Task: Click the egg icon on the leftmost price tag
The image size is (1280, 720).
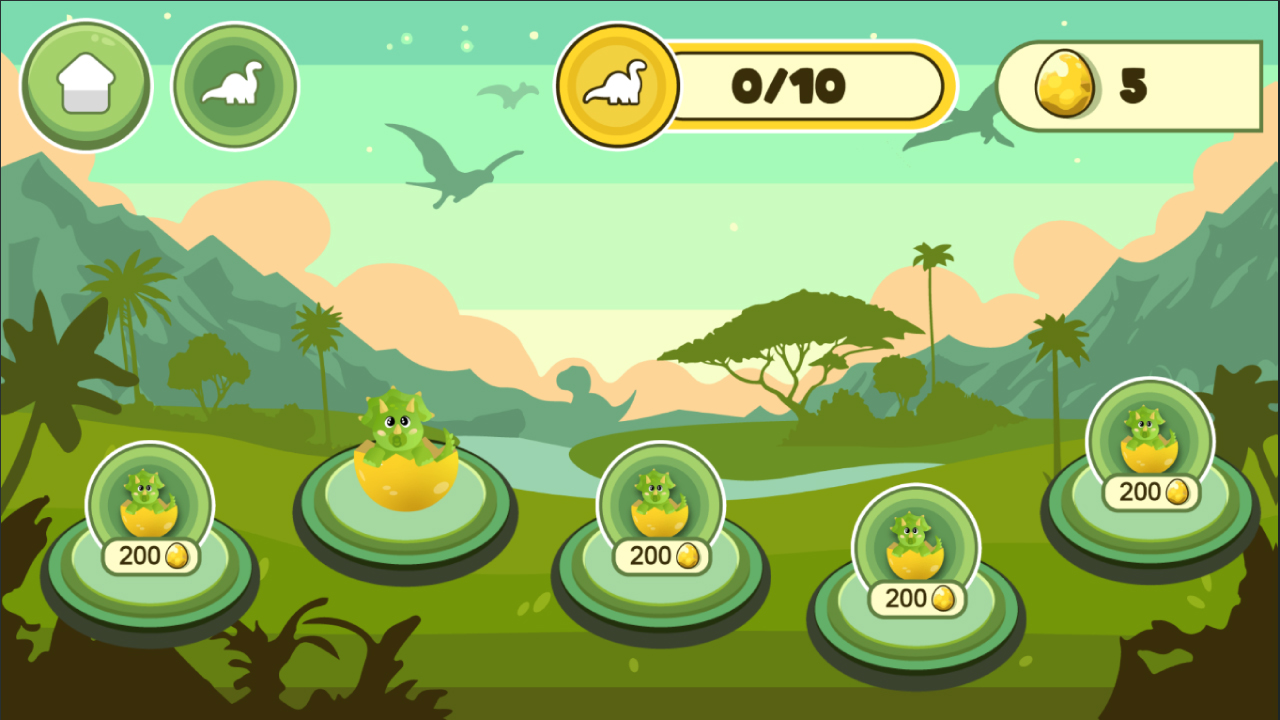Action: (x=175, y=557)
